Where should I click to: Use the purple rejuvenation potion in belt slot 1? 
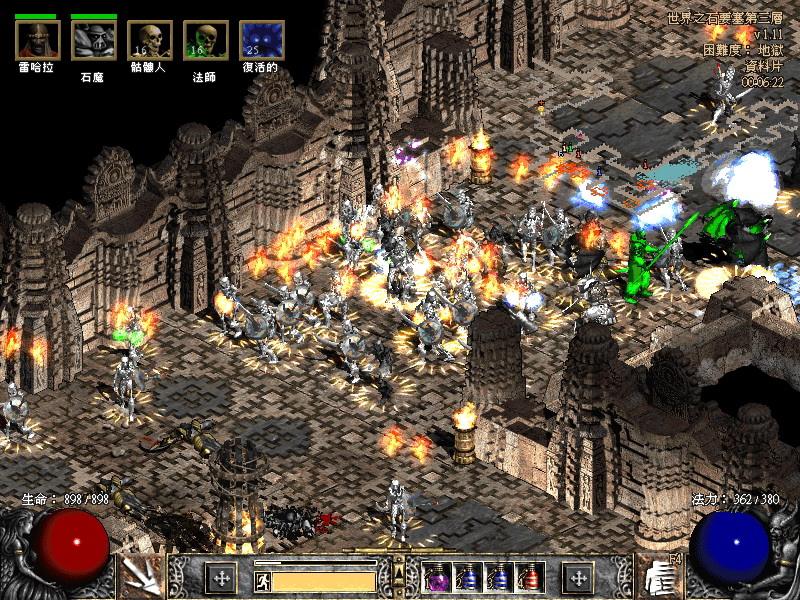coord(437,577)
